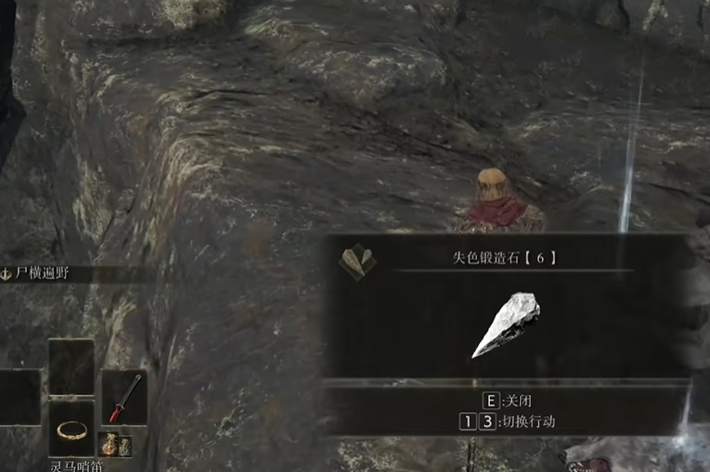Click the Somber Smithing Stone [6] item image
The image size is (710, 472).
(x=506, y=323)
